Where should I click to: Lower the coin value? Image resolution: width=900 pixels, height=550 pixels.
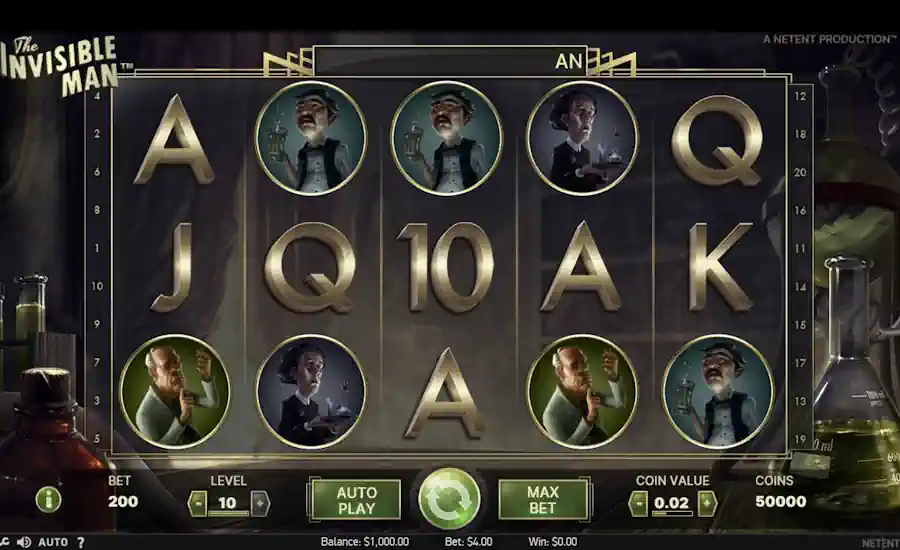[x=638, y=503]
